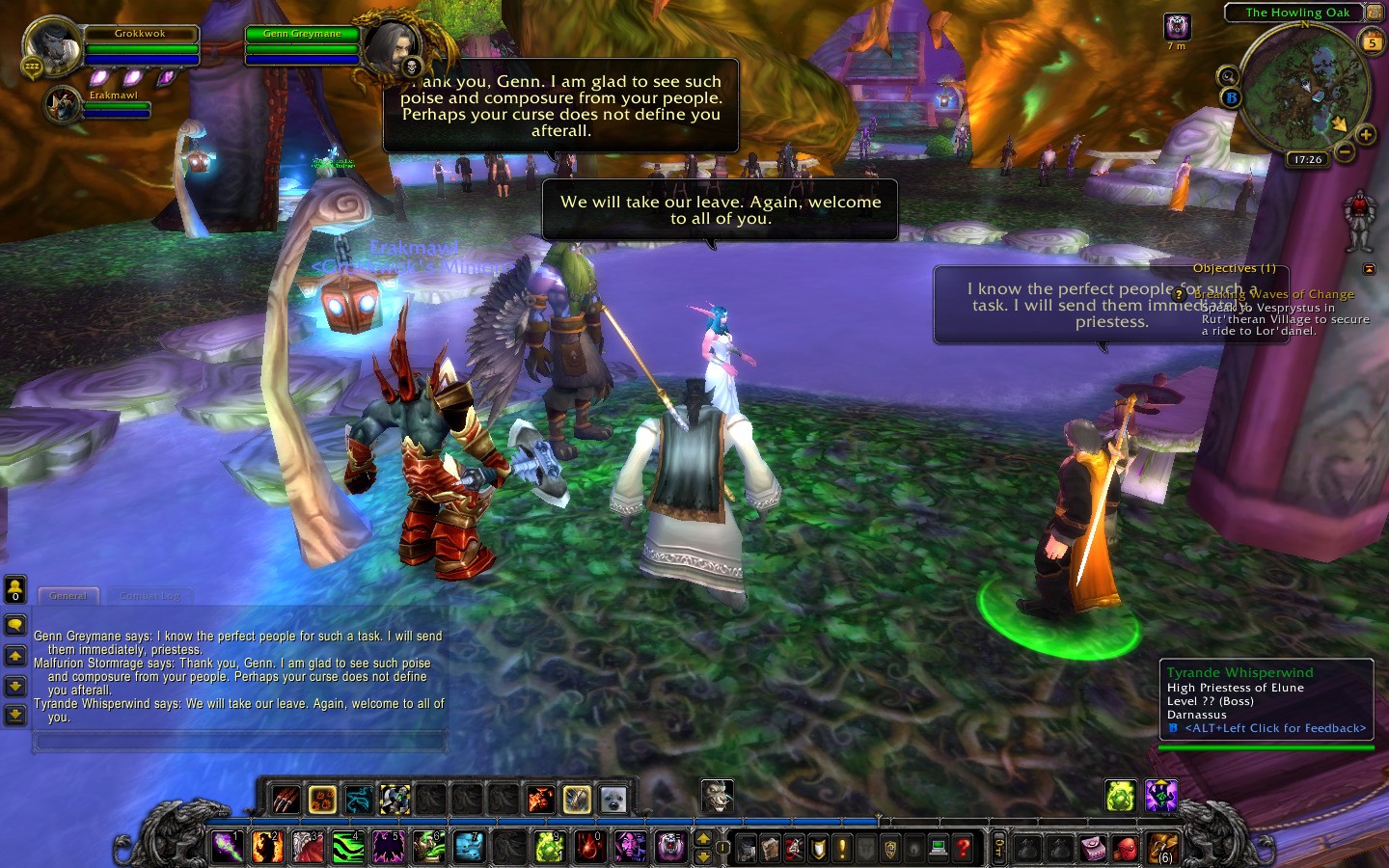
Task: Click the clock showing 17:26
Action: (1307, 159)
